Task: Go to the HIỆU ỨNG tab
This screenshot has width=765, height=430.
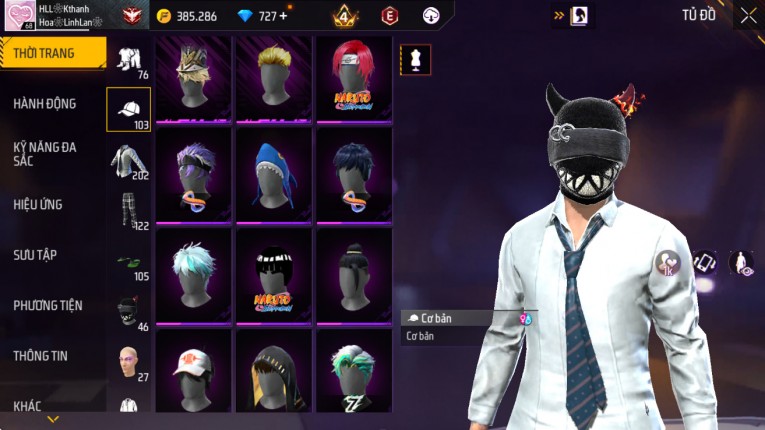Action: pyautogui.click(x=40, y=204)
